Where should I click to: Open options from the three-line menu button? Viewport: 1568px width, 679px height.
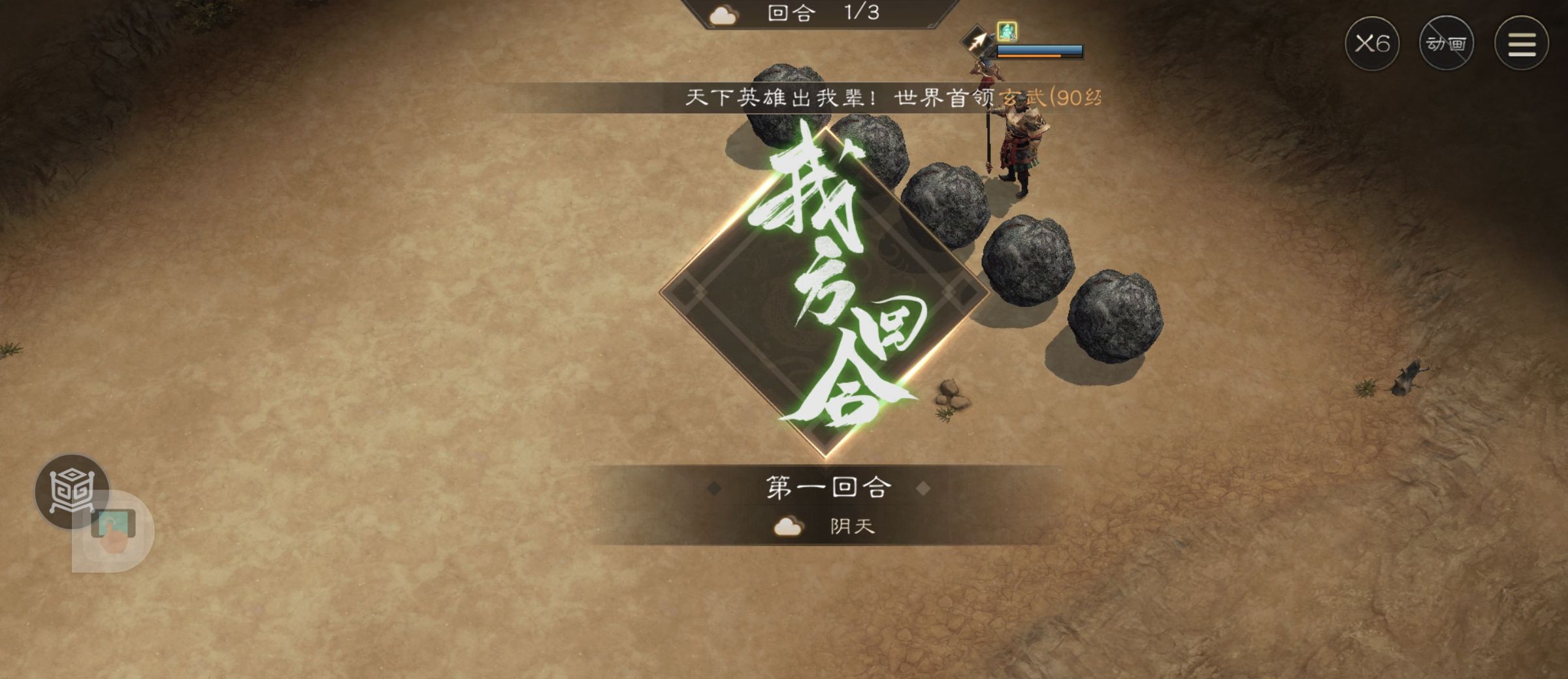1525,44
